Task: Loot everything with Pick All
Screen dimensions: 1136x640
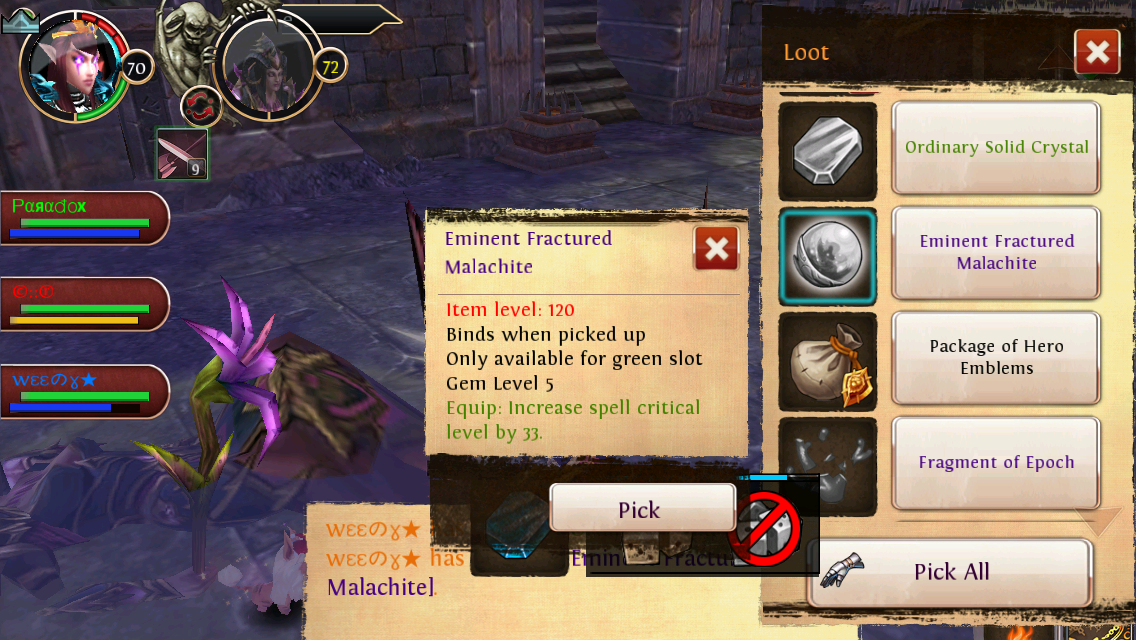Action: pos(948,572)
